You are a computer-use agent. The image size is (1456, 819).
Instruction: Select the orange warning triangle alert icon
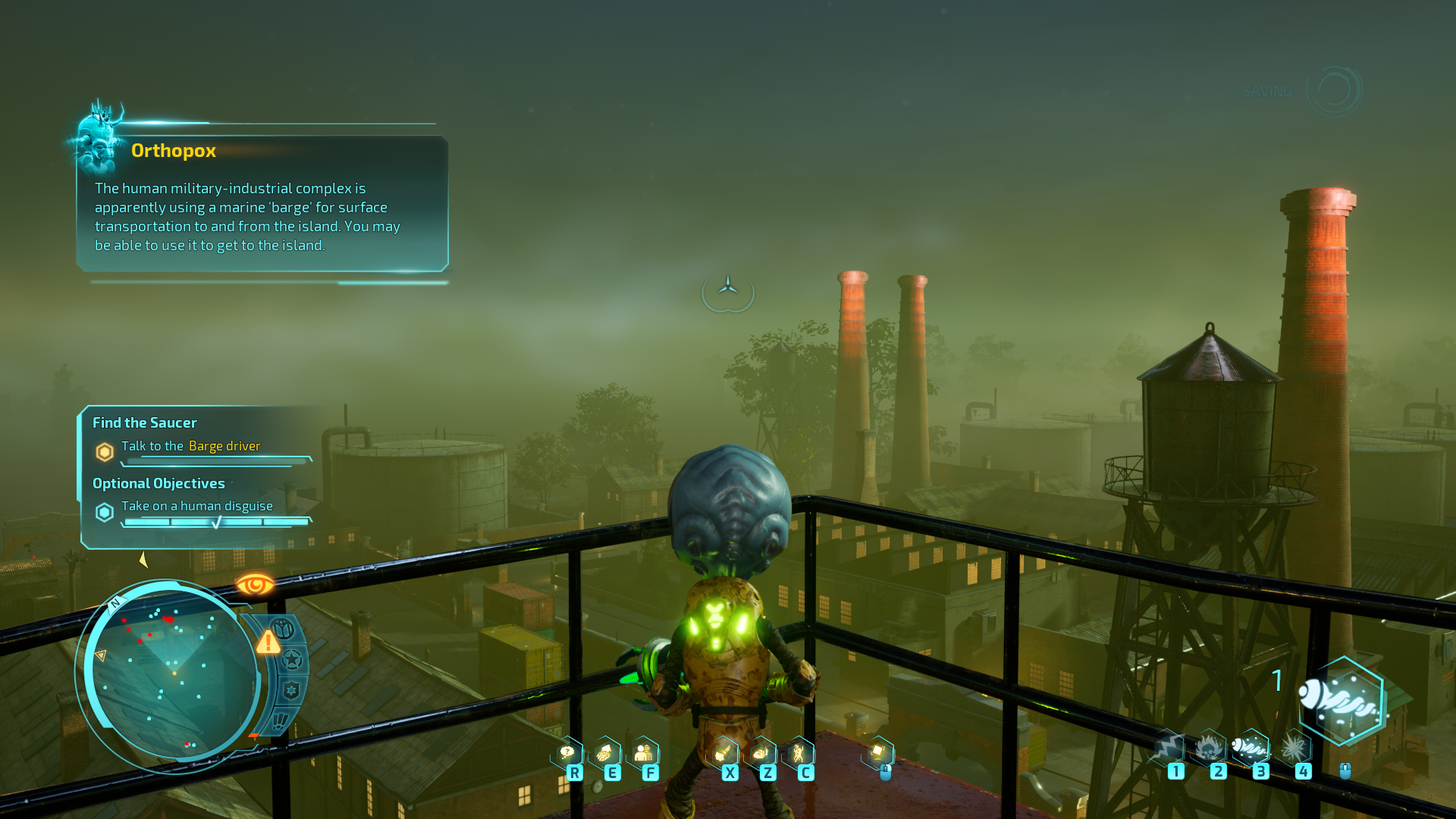tap(268, 643)
